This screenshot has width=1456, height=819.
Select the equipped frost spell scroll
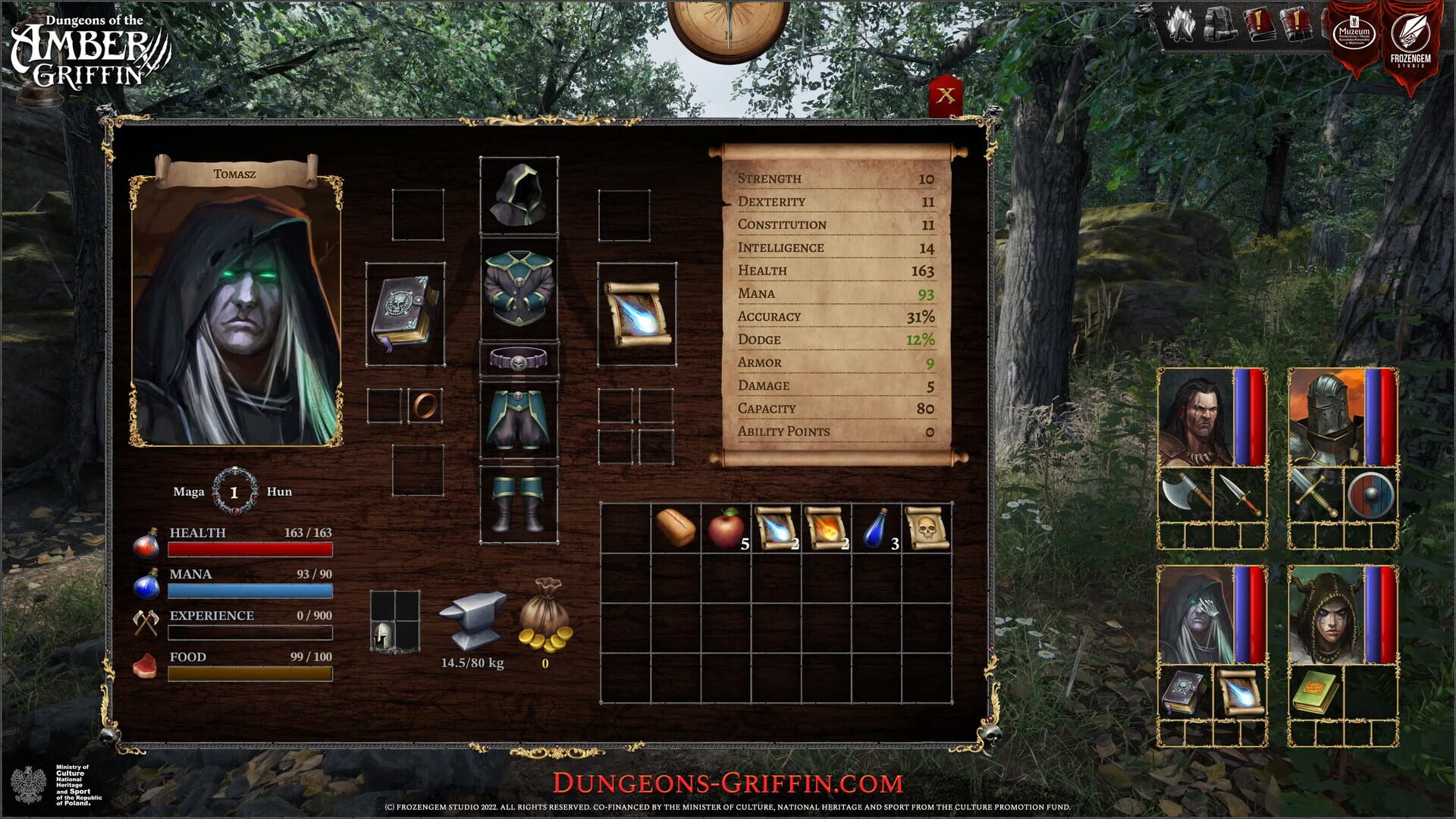pyautogui.click(x=635, y=312)
